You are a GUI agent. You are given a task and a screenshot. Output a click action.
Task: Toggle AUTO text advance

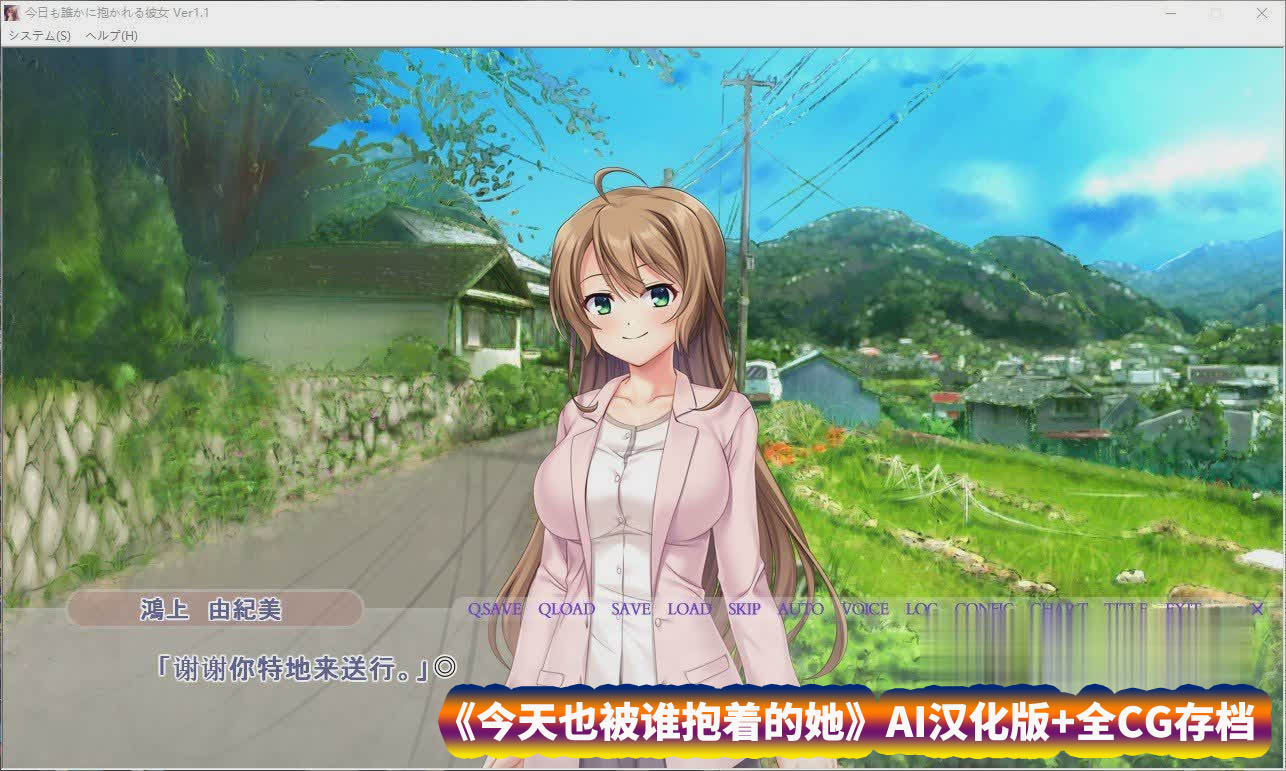pyautogui.click(x=801, y=609)
